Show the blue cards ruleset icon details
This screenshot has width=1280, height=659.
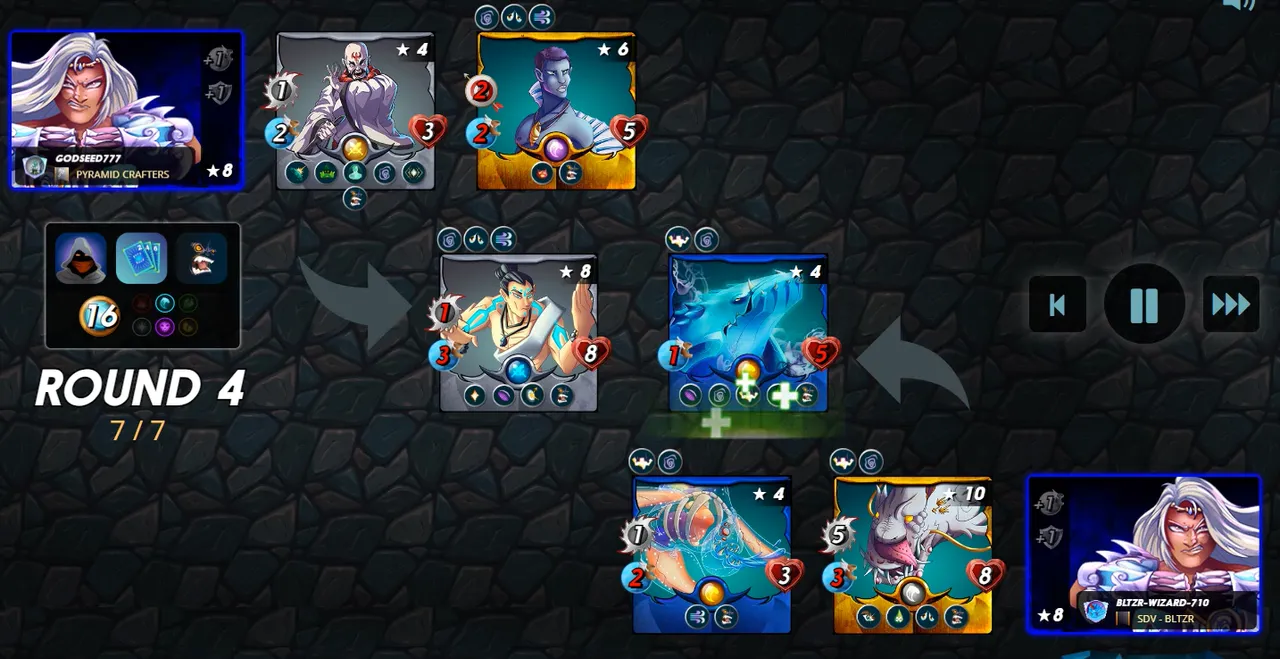(142, 259)
